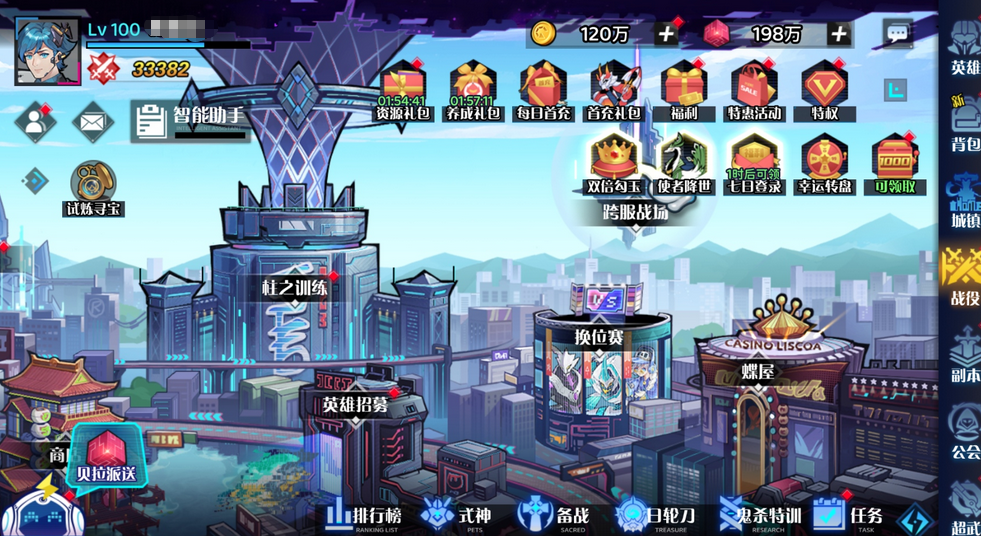The image size is (981, 536).
Task: Open the 贝拉派送 delivery event
Action: 106,458
